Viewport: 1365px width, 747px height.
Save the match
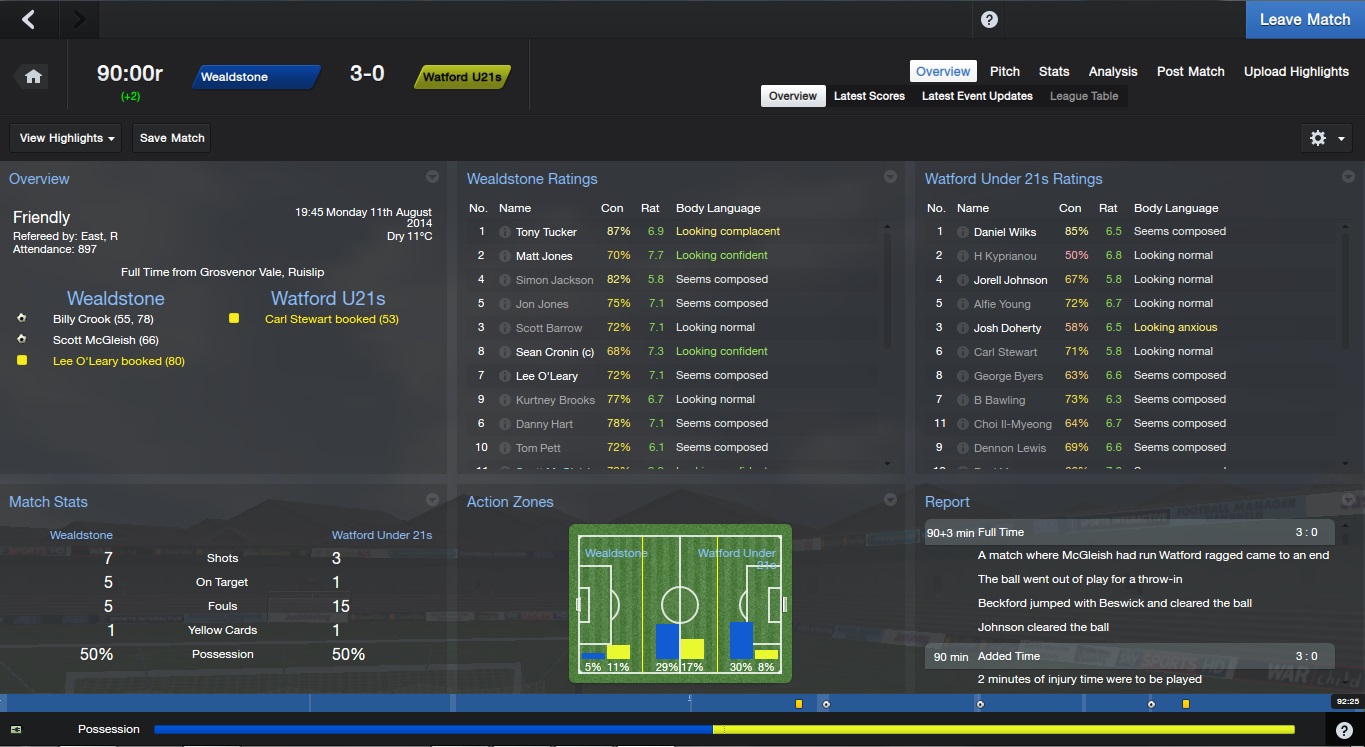(172, 138)
